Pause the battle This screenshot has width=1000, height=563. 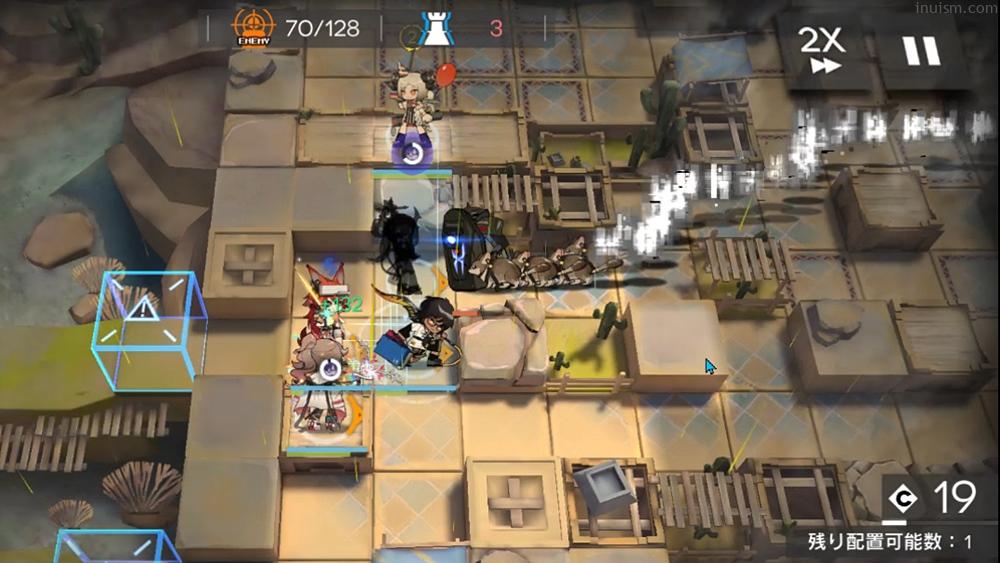922,50
